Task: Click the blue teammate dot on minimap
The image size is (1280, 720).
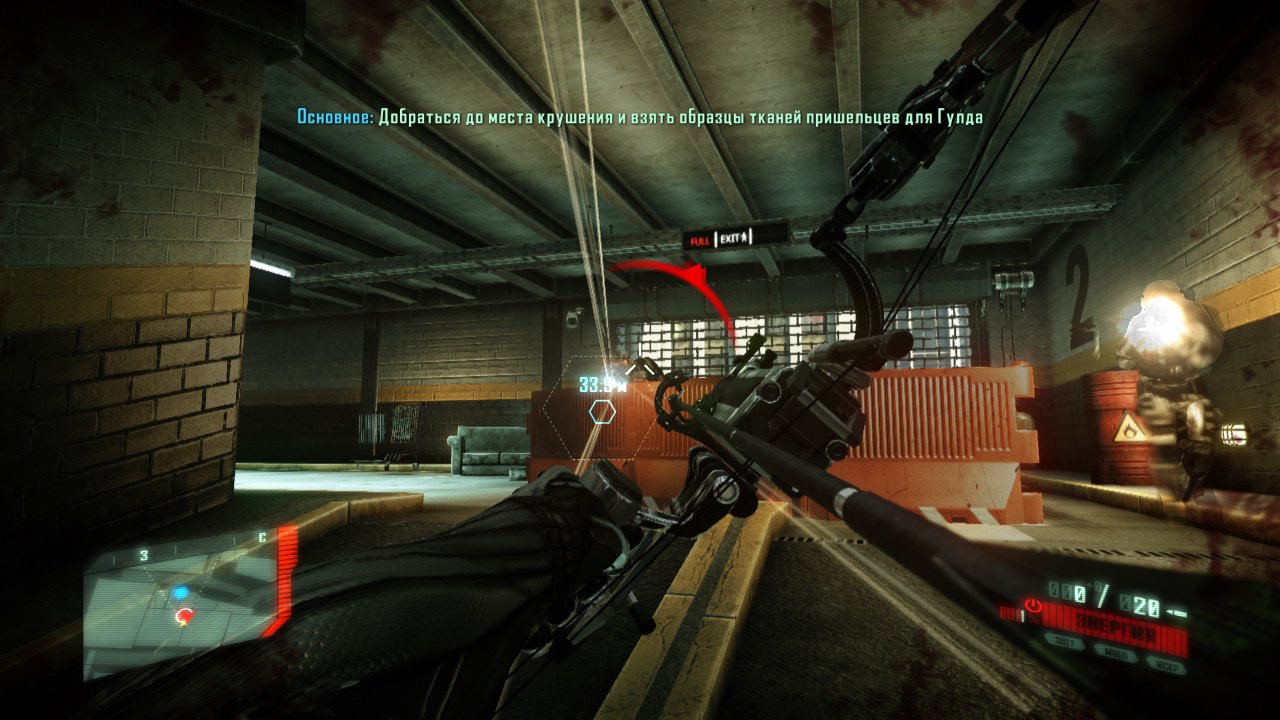Action: (x=182, y=591)
